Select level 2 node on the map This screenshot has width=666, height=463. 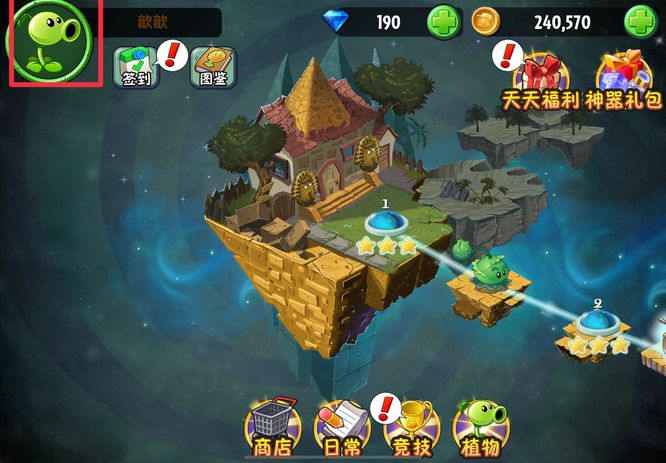point(598,323)
